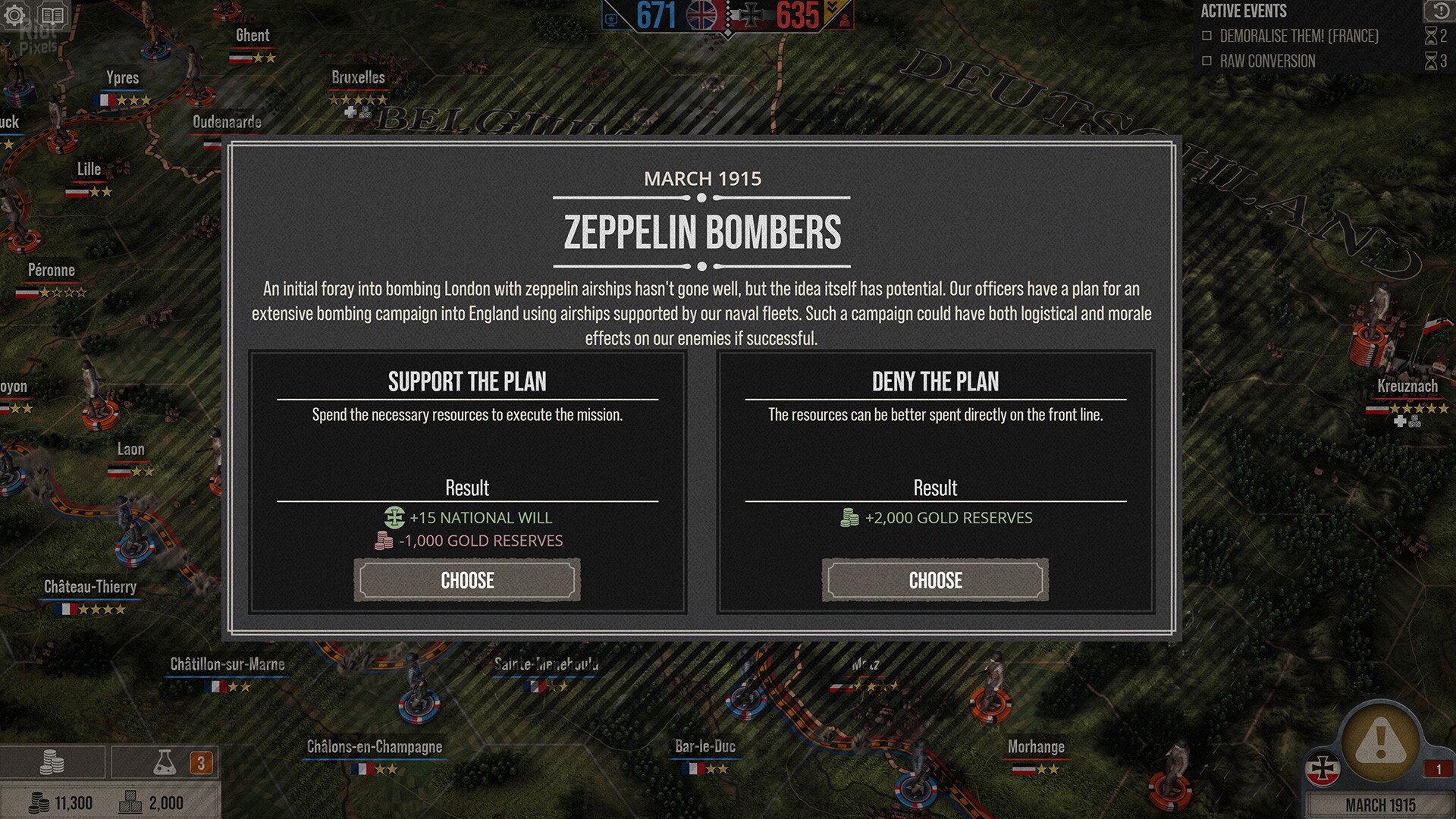Click the warning triangle alert button
Viewport: 1456px width, 819px height.
pyautogui.click(x=1379, y=740)
